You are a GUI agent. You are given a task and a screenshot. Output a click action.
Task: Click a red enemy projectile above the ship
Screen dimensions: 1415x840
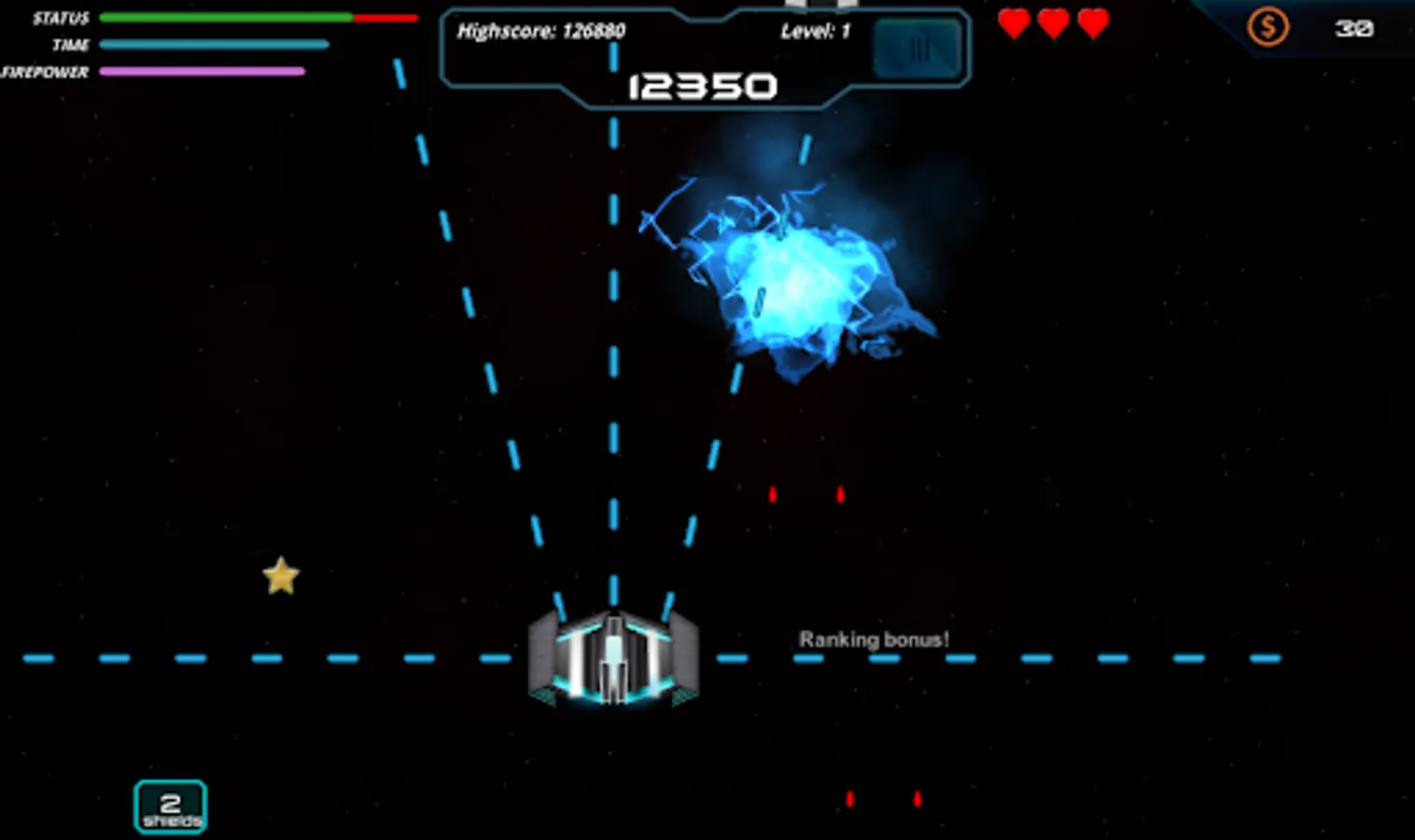pos(772,495)
